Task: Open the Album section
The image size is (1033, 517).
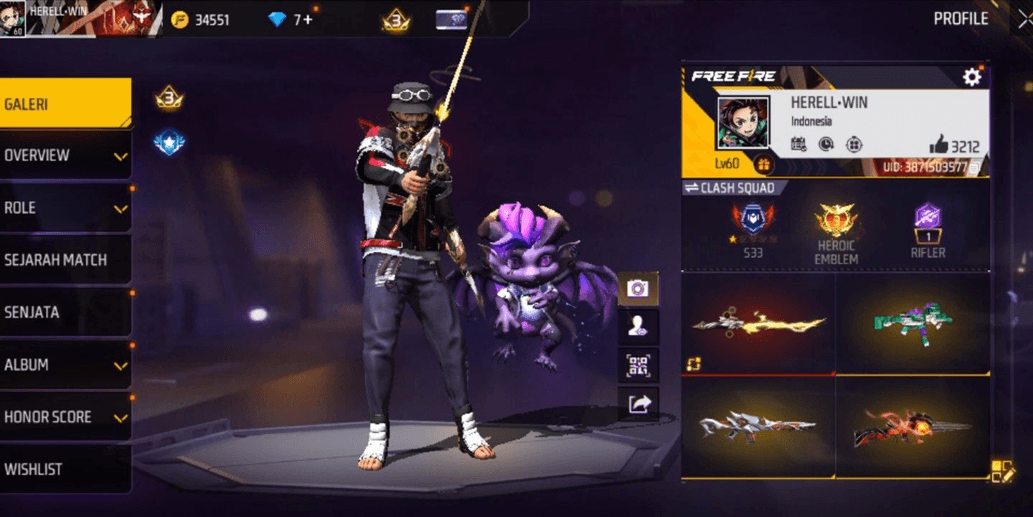Action: click(x=65, y=365)
